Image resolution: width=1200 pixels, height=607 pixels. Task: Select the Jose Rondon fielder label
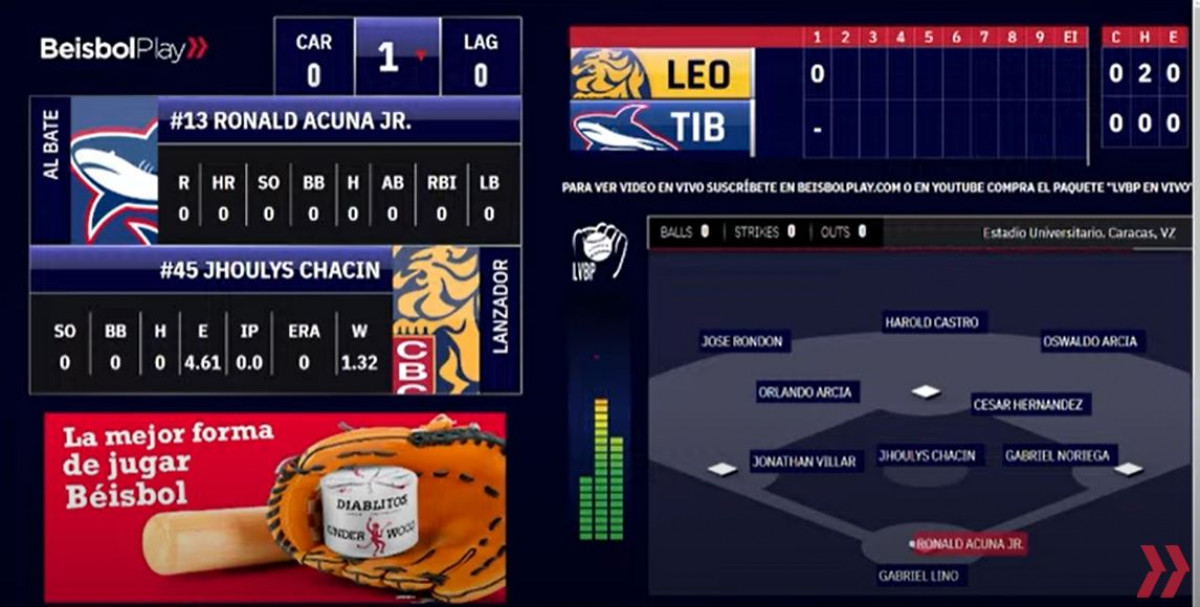click(x=742, y=341)
